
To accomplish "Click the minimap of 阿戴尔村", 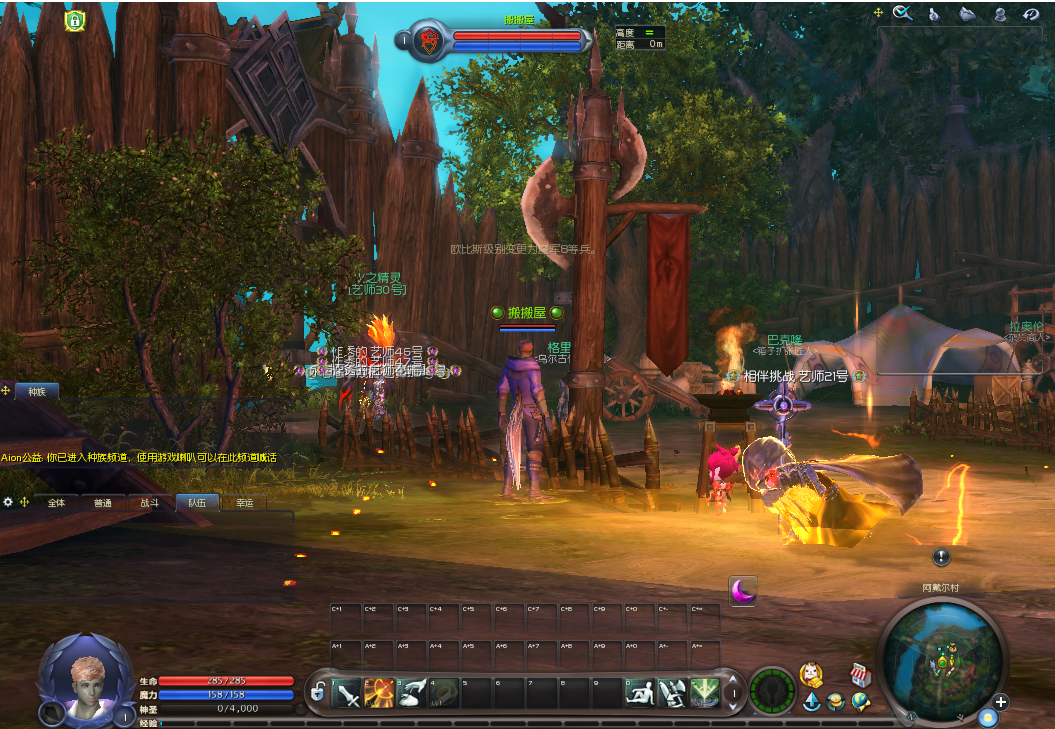I will 939,655.
